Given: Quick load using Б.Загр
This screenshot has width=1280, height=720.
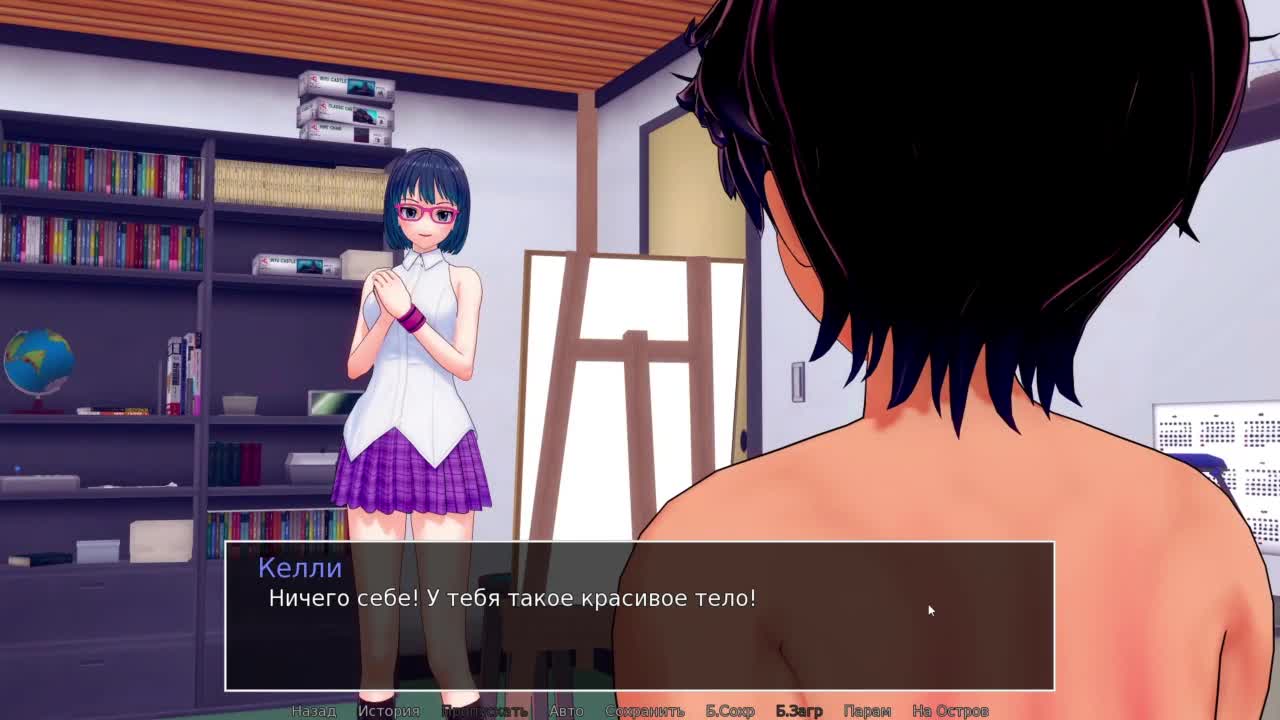Looking at the screenshot, I should 799,710.
